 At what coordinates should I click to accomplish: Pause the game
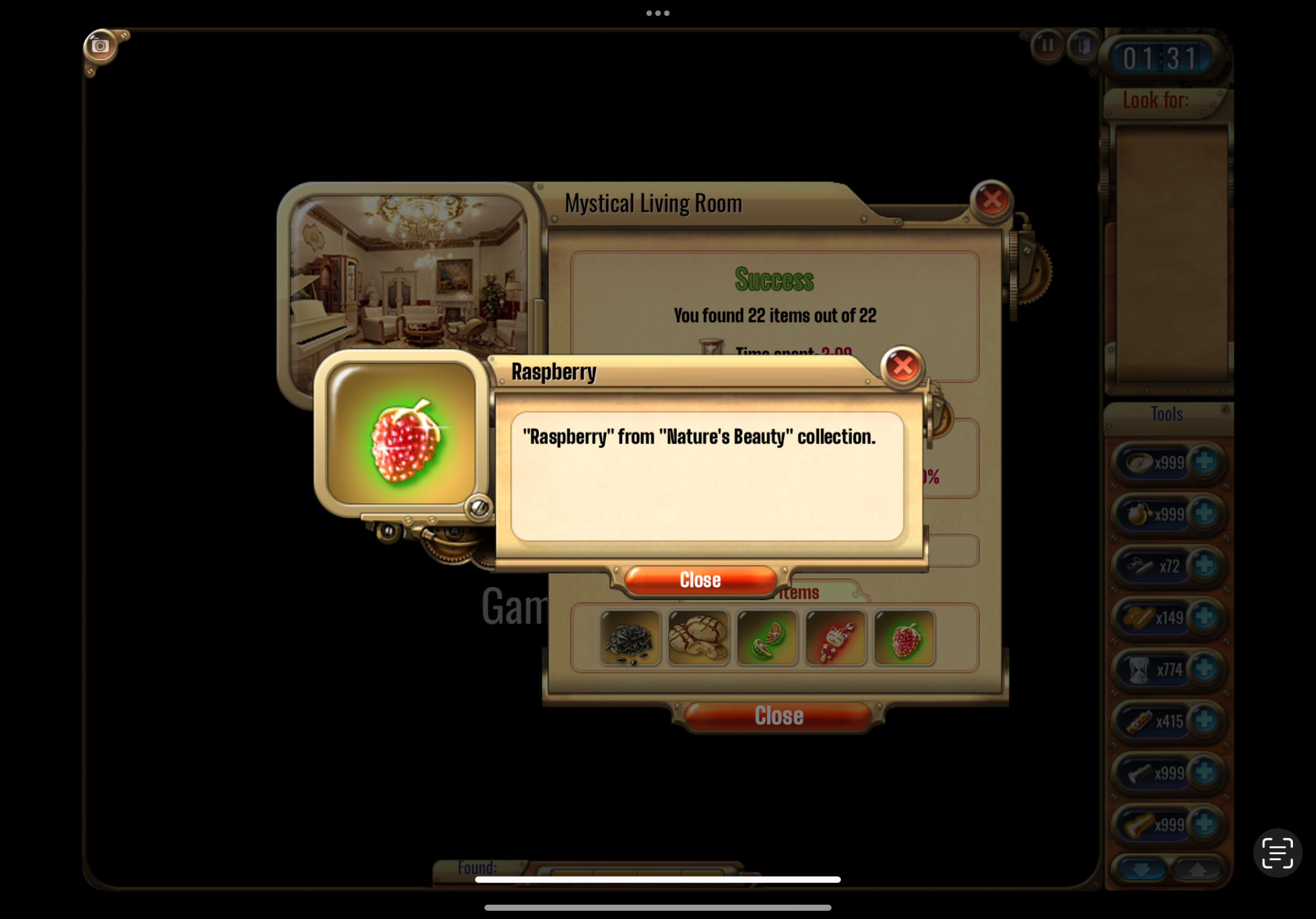(x=1047, y=45)
